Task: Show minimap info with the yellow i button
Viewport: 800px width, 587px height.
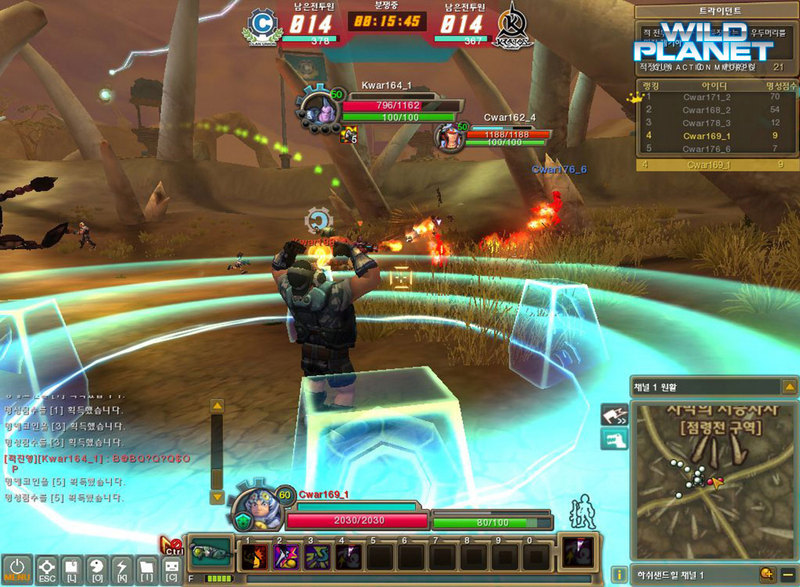Action: [620, 574]
